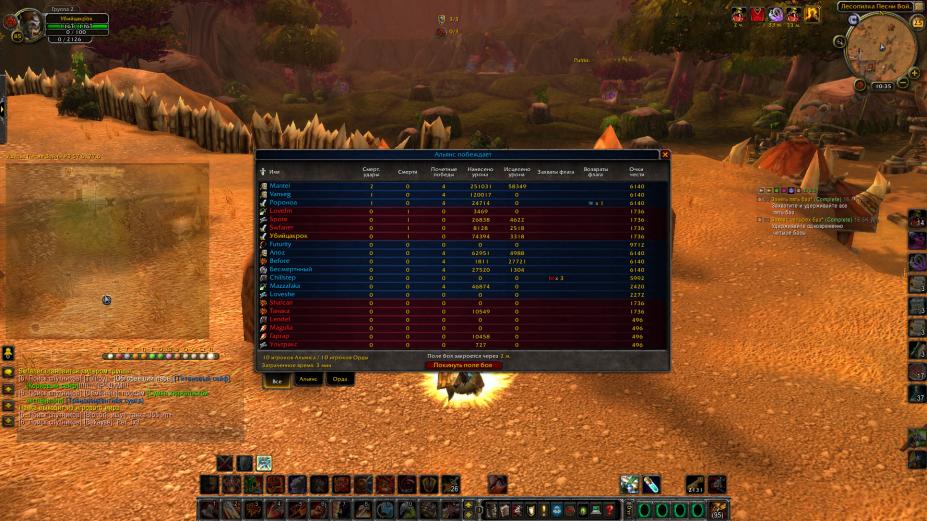Screen dimensions: 927x521
Task: Select player Убийцакрок in the scoreboard
Action: 288,236
